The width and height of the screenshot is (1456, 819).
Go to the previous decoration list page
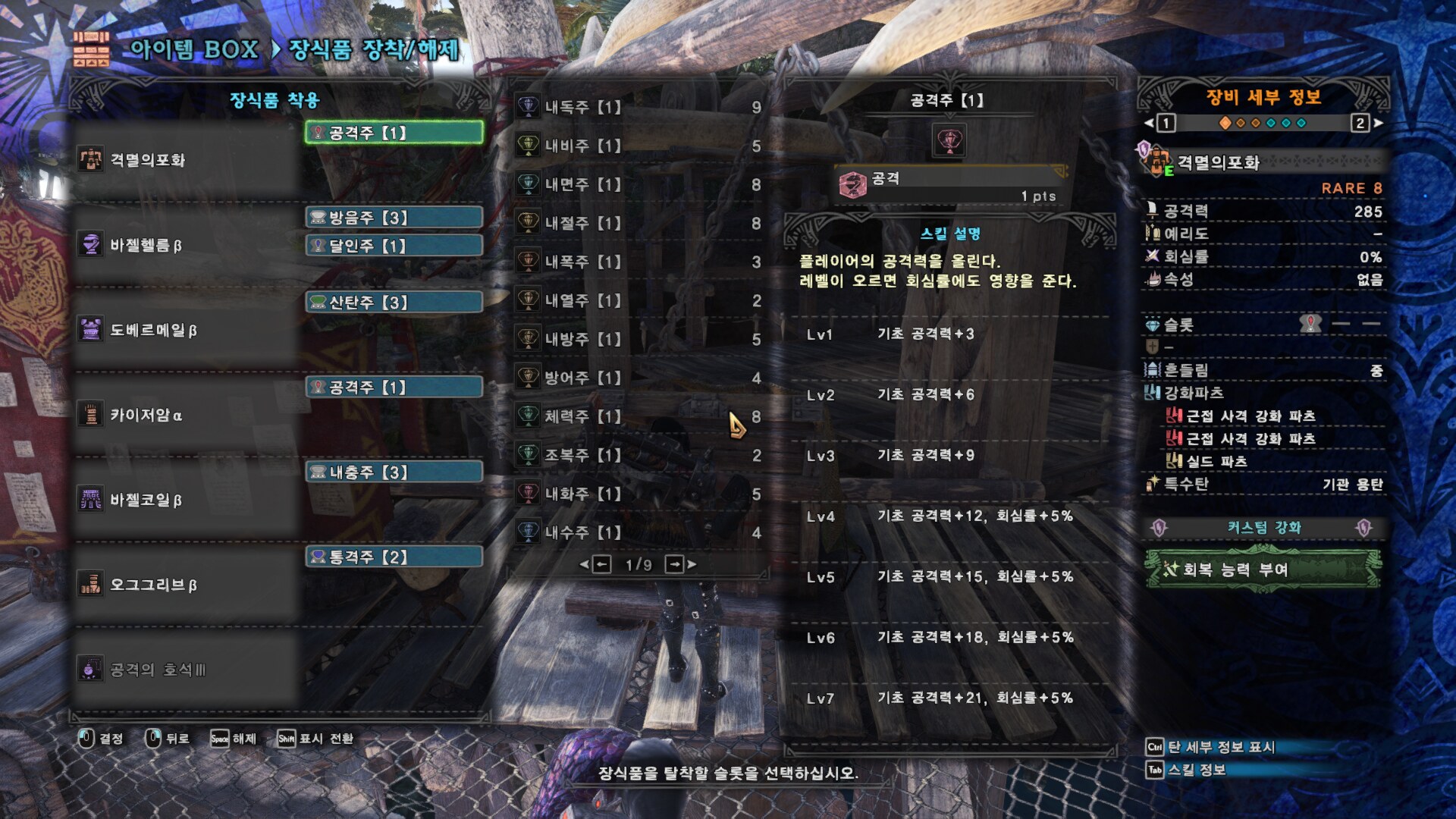pyautogui.click(x=601, y=564)
